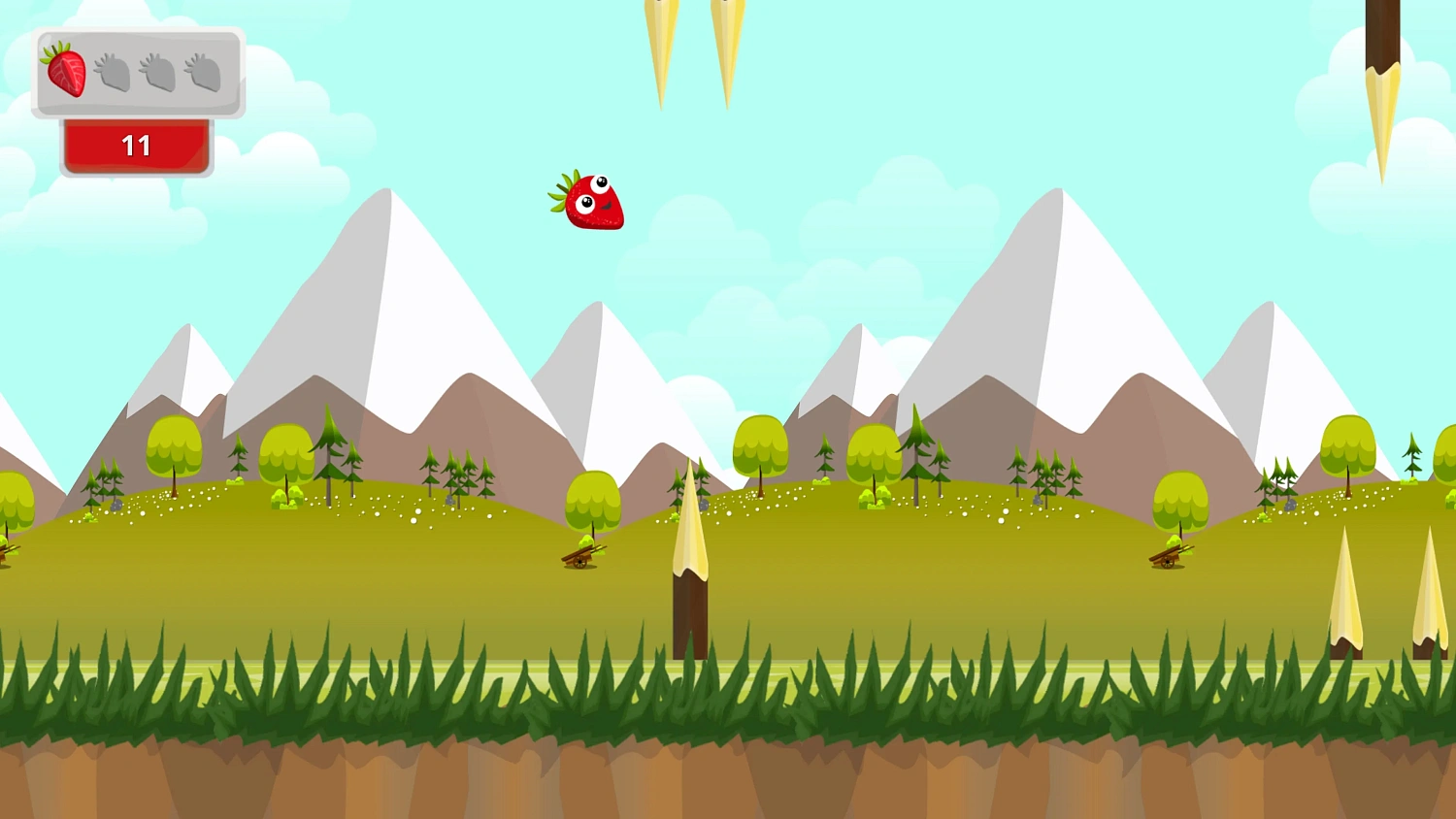Click the wooden cart beside the small tree
1456x819 pixels.
(582, 558)
